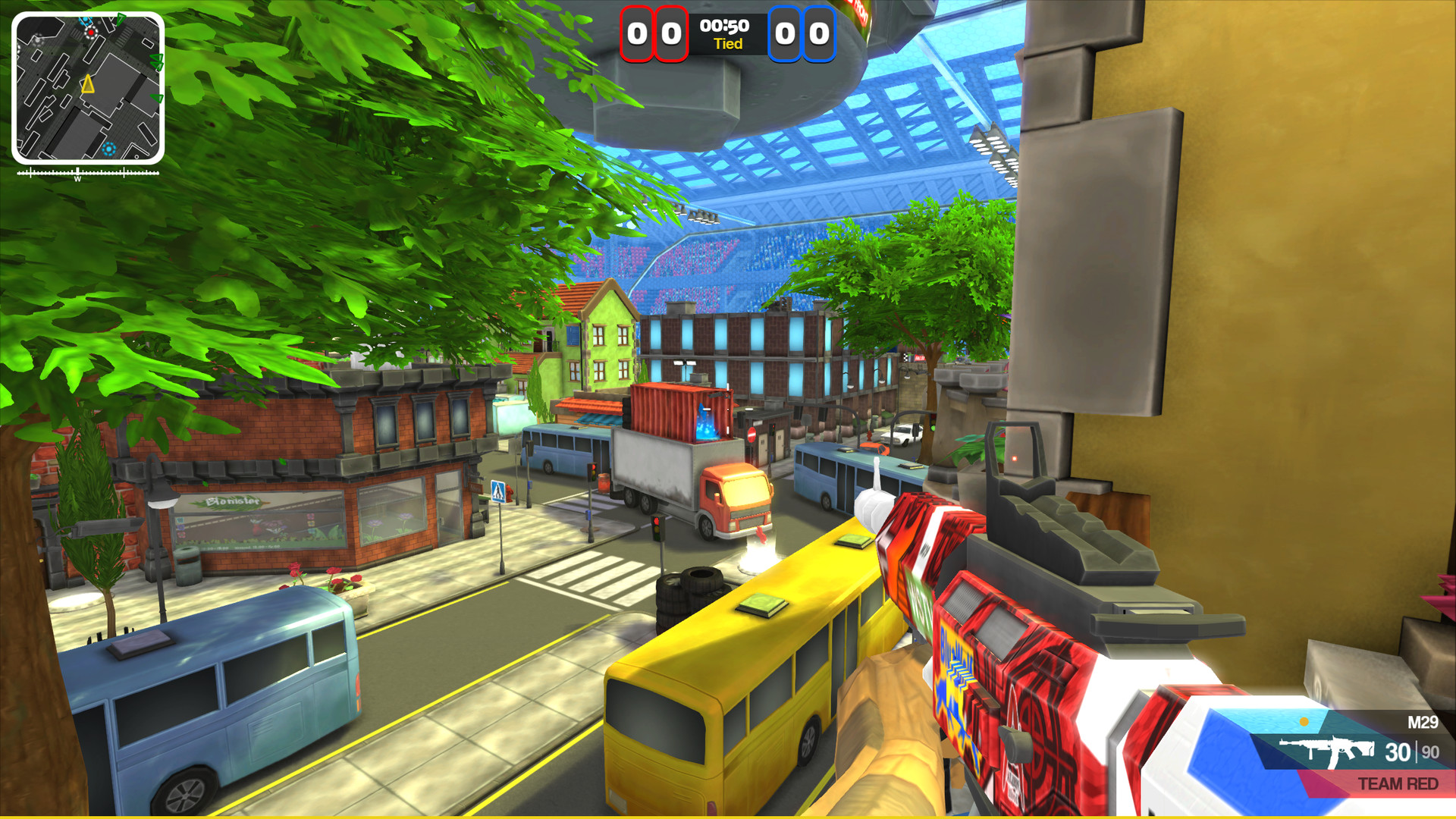The height and width of the screenshot is (819, 1456).
Task: Click the minimap in the corner
Action: coord(88,88)
